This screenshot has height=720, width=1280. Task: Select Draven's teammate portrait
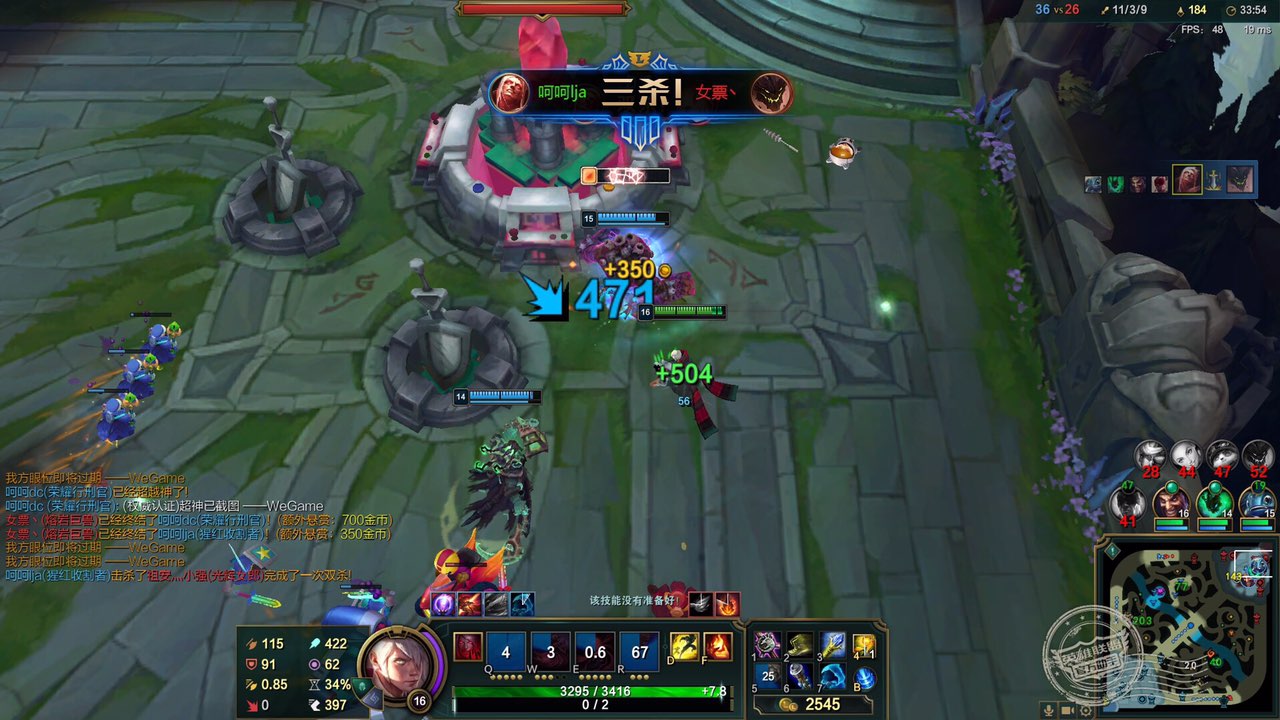pyautogui.click(x=1170, y=501)
